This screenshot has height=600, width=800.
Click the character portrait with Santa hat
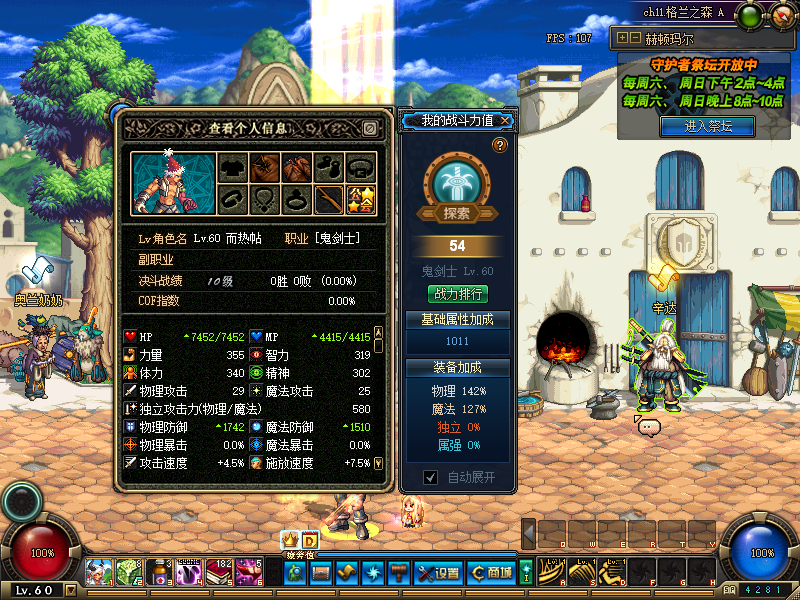coord(165,183)
